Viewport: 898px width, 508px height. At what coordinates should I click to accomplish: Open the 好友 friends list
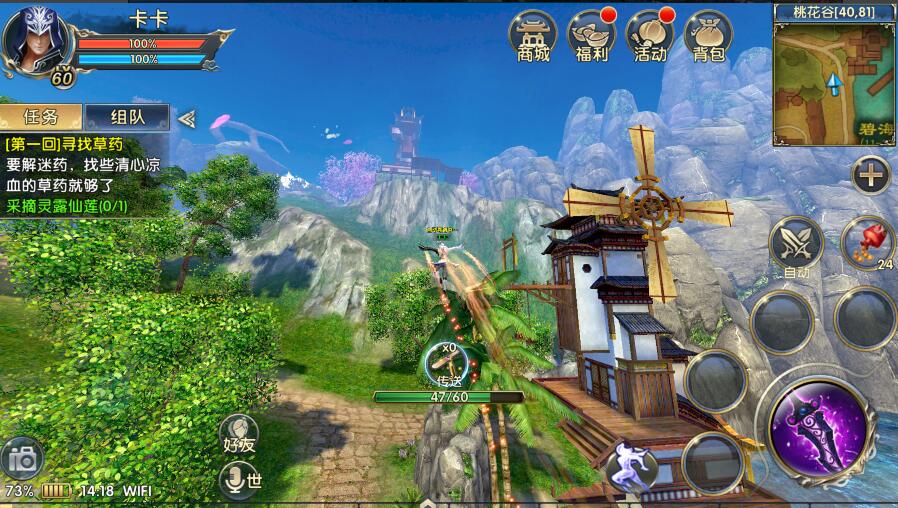239,437
